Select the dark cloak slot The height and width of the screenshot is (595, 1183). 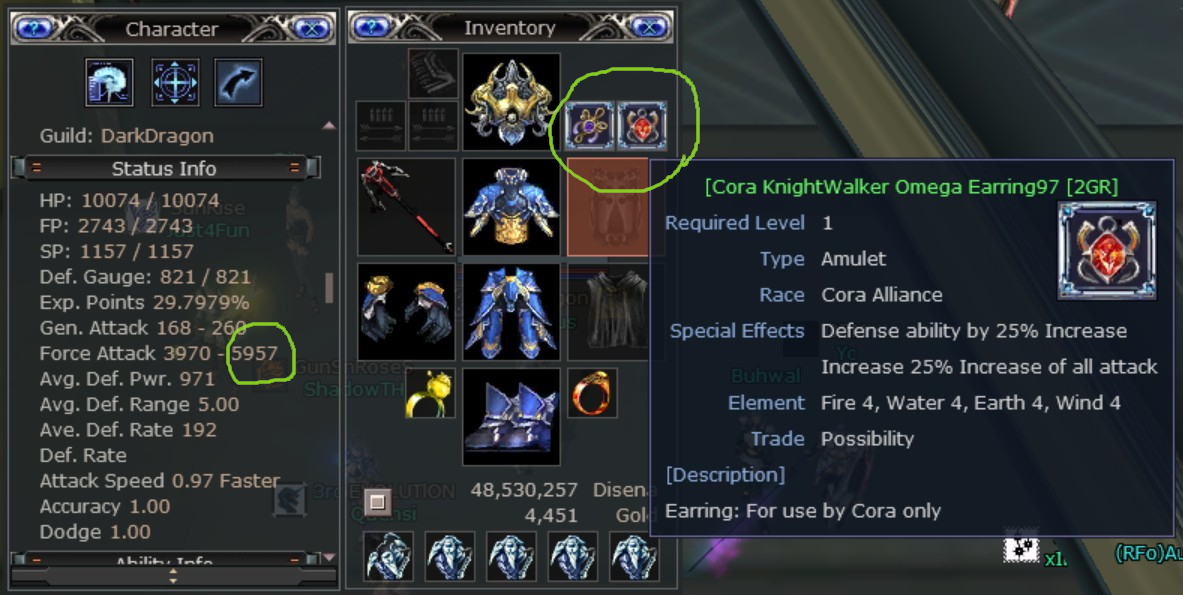[x=616, y=312]
